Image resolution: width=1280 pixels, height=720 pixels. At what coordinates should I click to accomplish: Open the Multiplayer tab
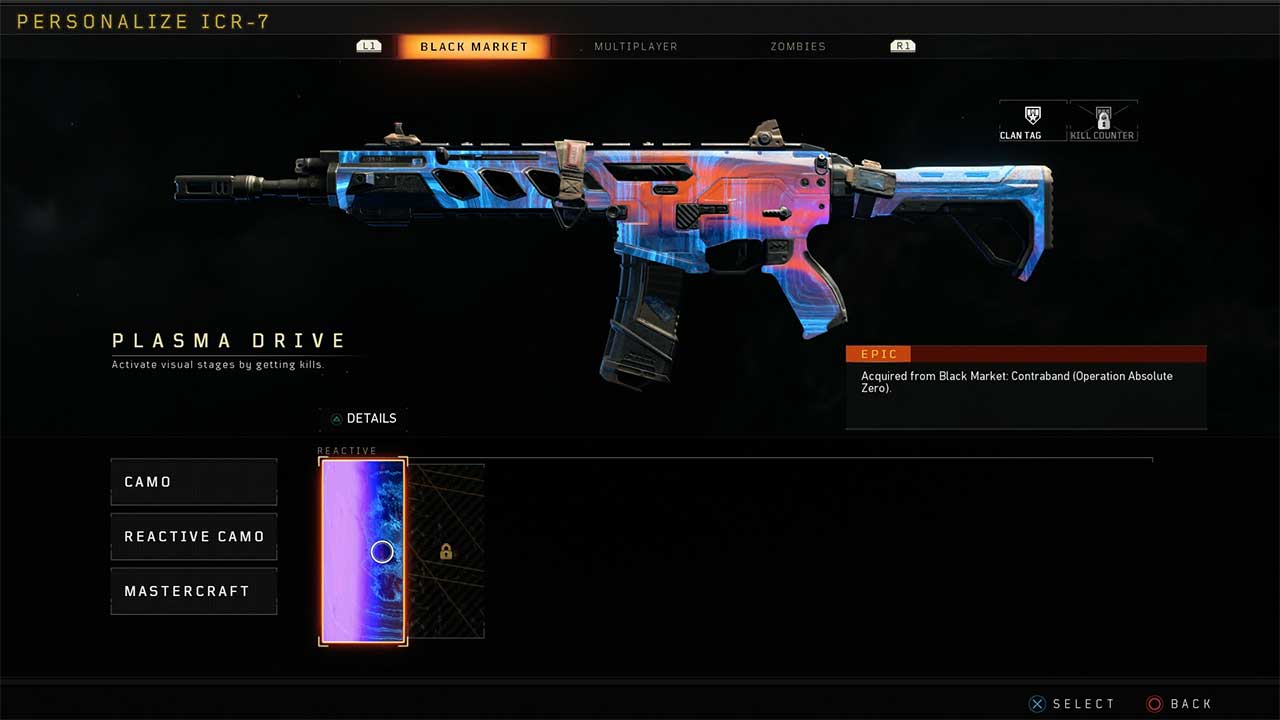click(x=635, y=47)
